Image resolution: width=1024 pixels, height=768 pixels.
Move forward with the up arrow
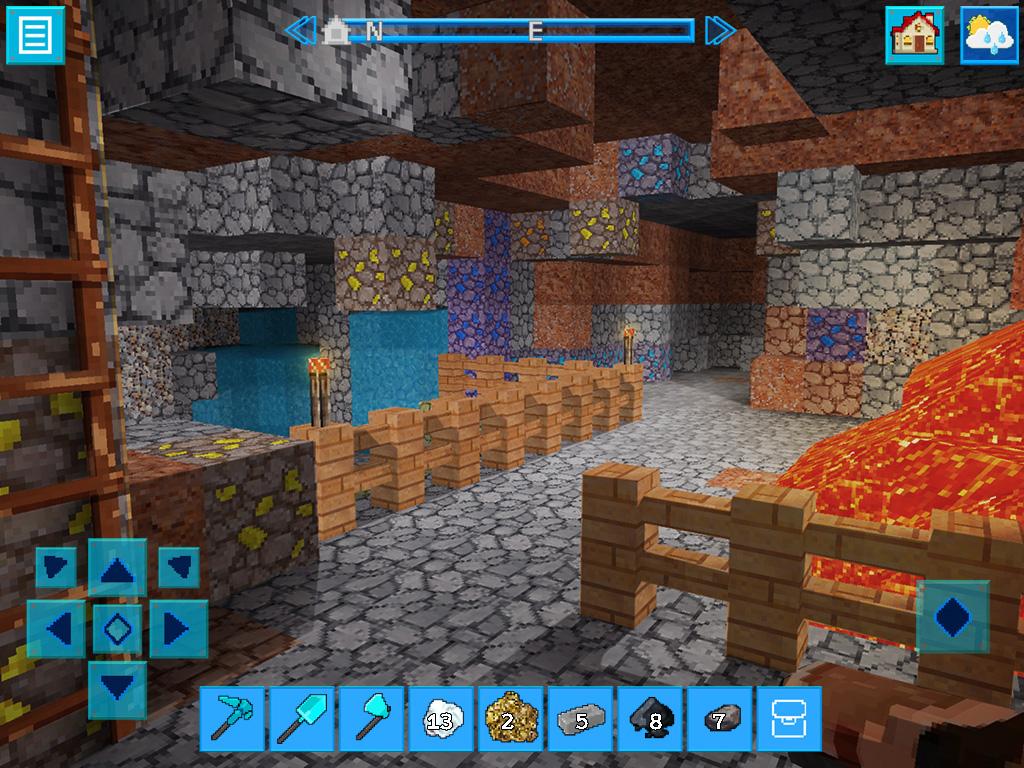pos(118,569)
